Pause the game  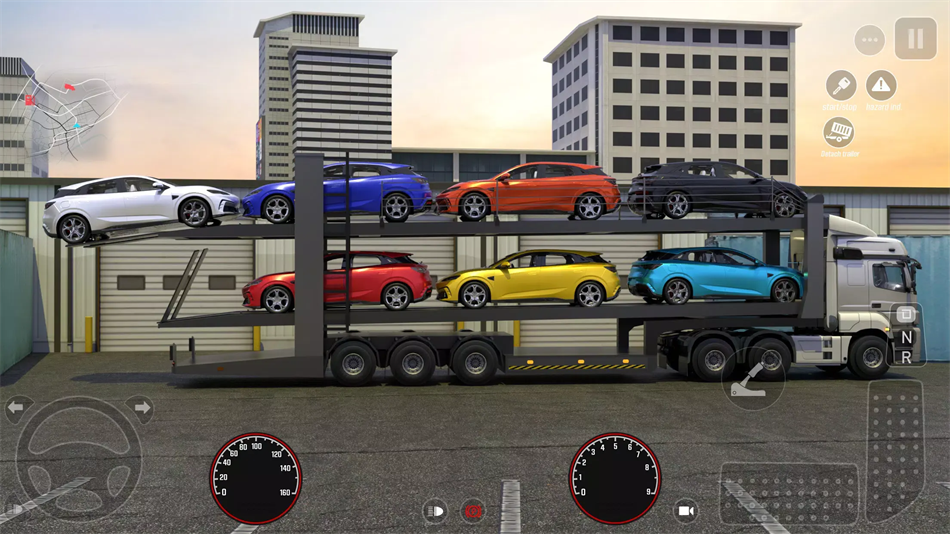[915, 39]
